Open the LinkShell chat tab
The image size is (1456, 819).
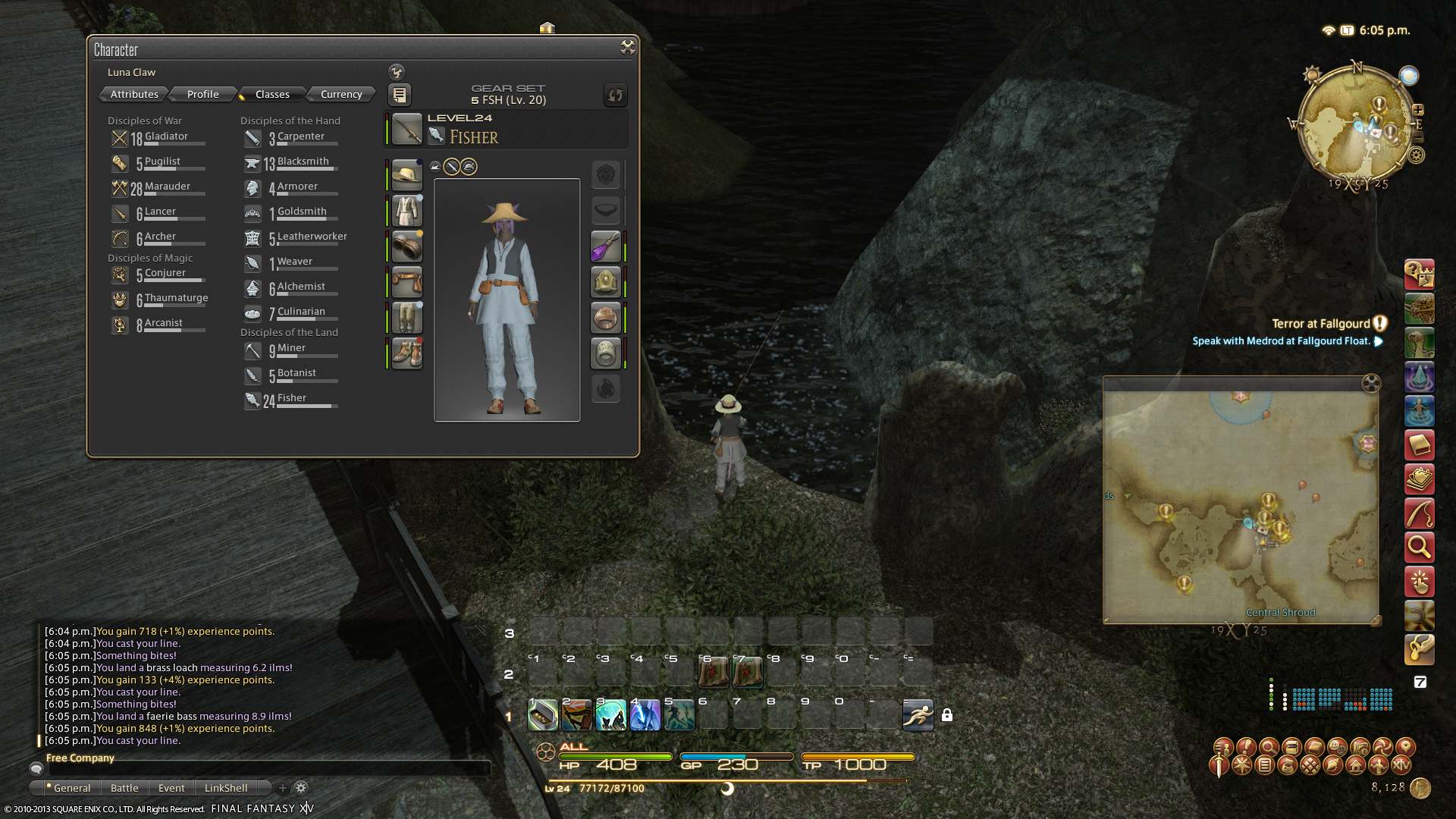(x=226, y=788)
